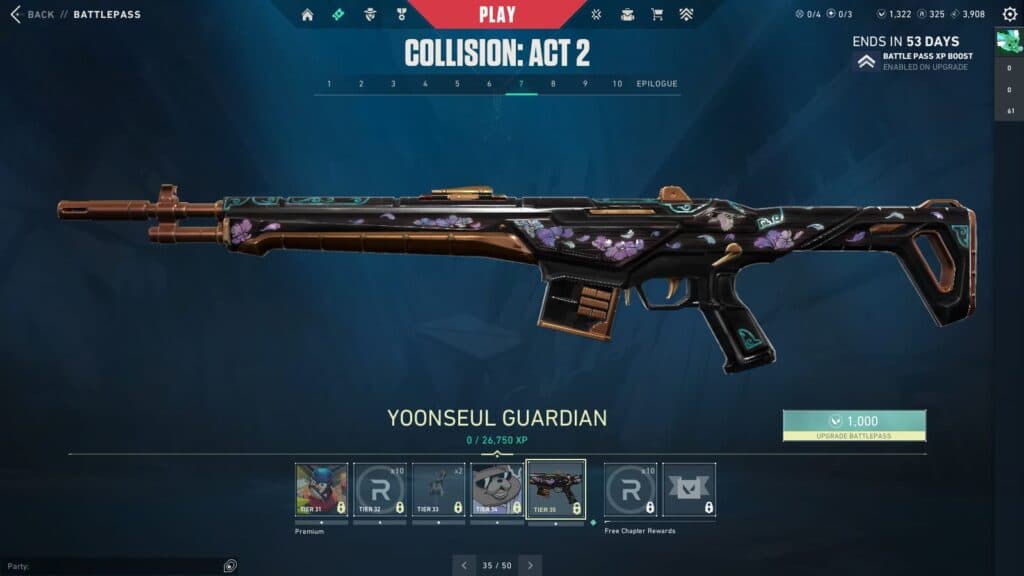Choose the Tier 33 gun buddy reward
The height and width of the screenshot is (576, 1024).
click(x=438, y=489)
